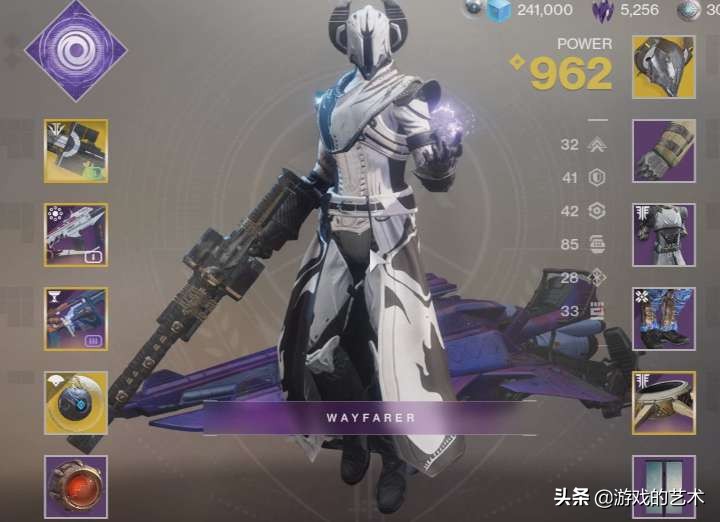Pick the leg armor slot
This screenshot has width=720, height=522.
[x=664, y=319]
